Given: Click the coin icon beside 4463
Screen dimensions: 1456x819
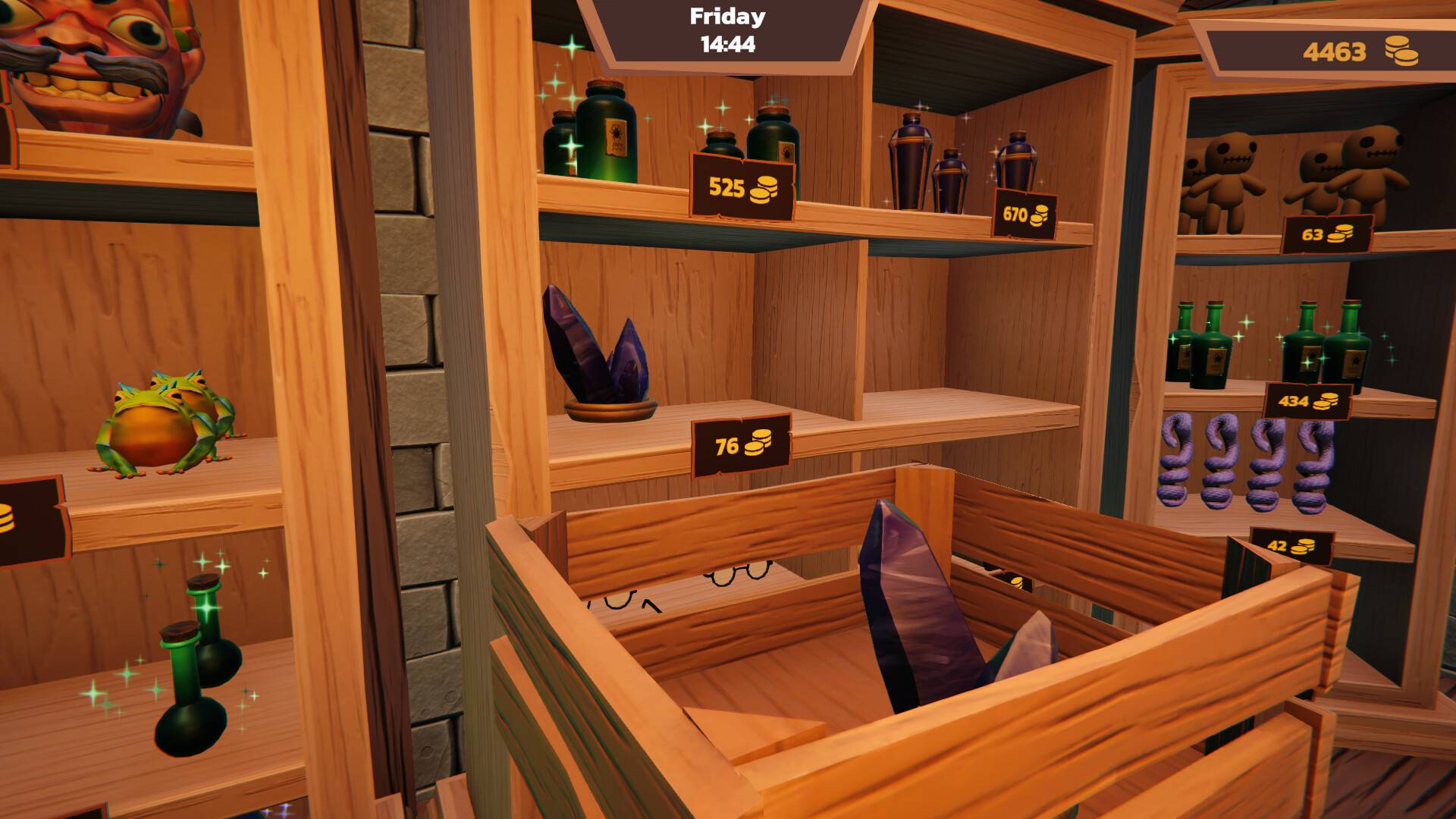Looking at the screenshot, I should 1401,50.
